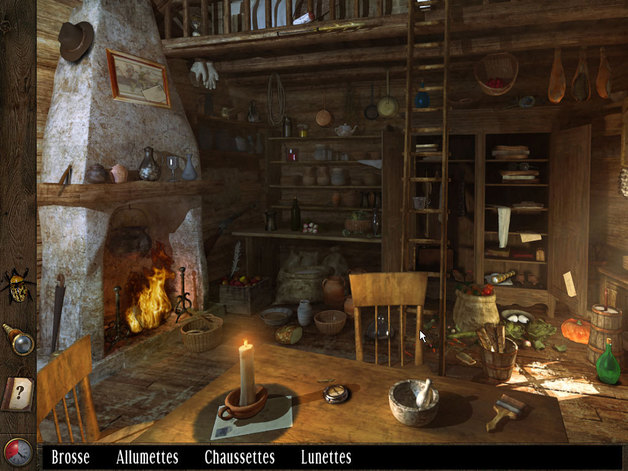628x471 pixels.
Task: Use the brass spyglass tool
Action: pyautogui.click(x=18, y=338)
